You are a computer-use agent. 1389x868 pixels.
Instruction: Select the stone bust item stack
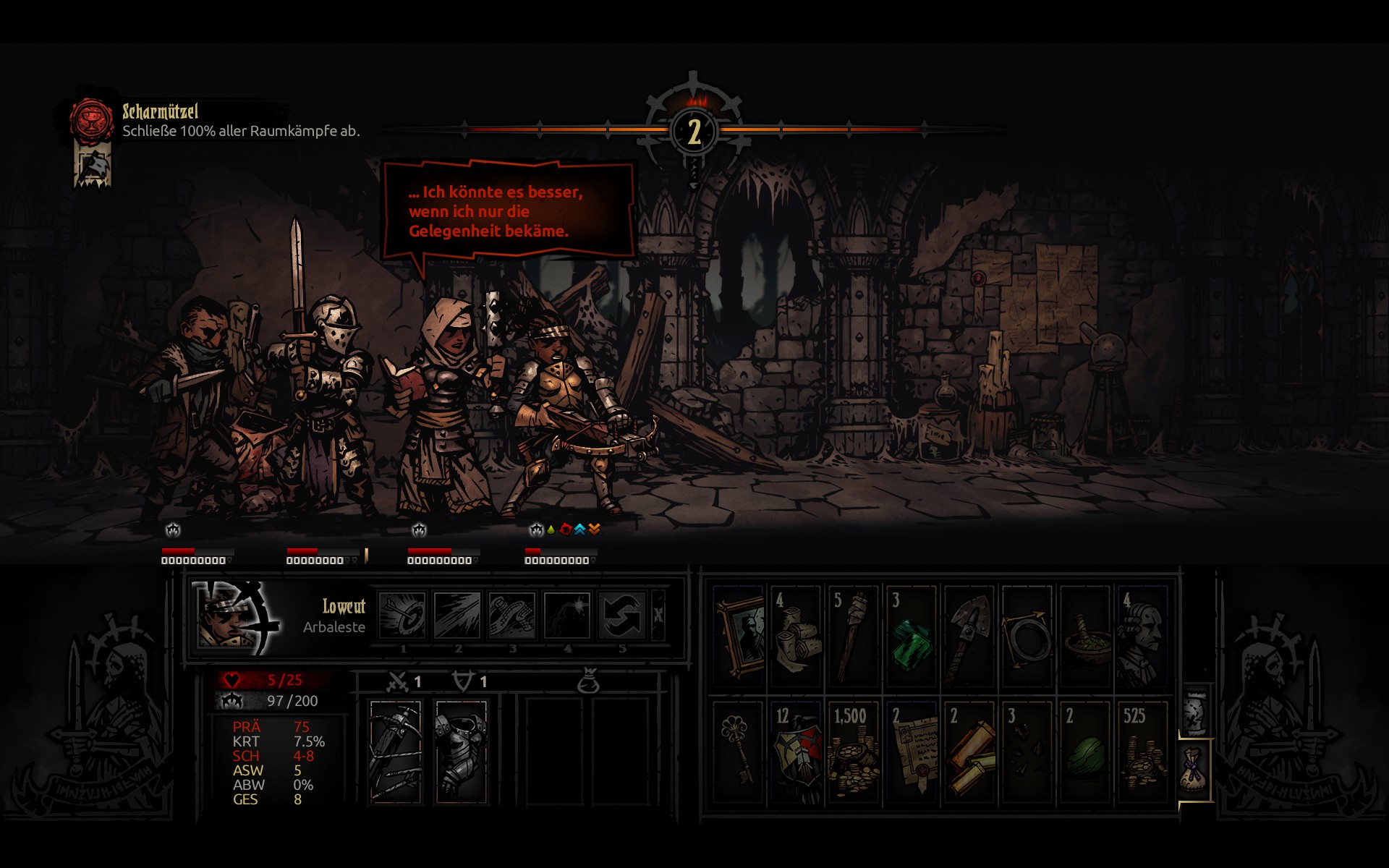coord(1143,635)
